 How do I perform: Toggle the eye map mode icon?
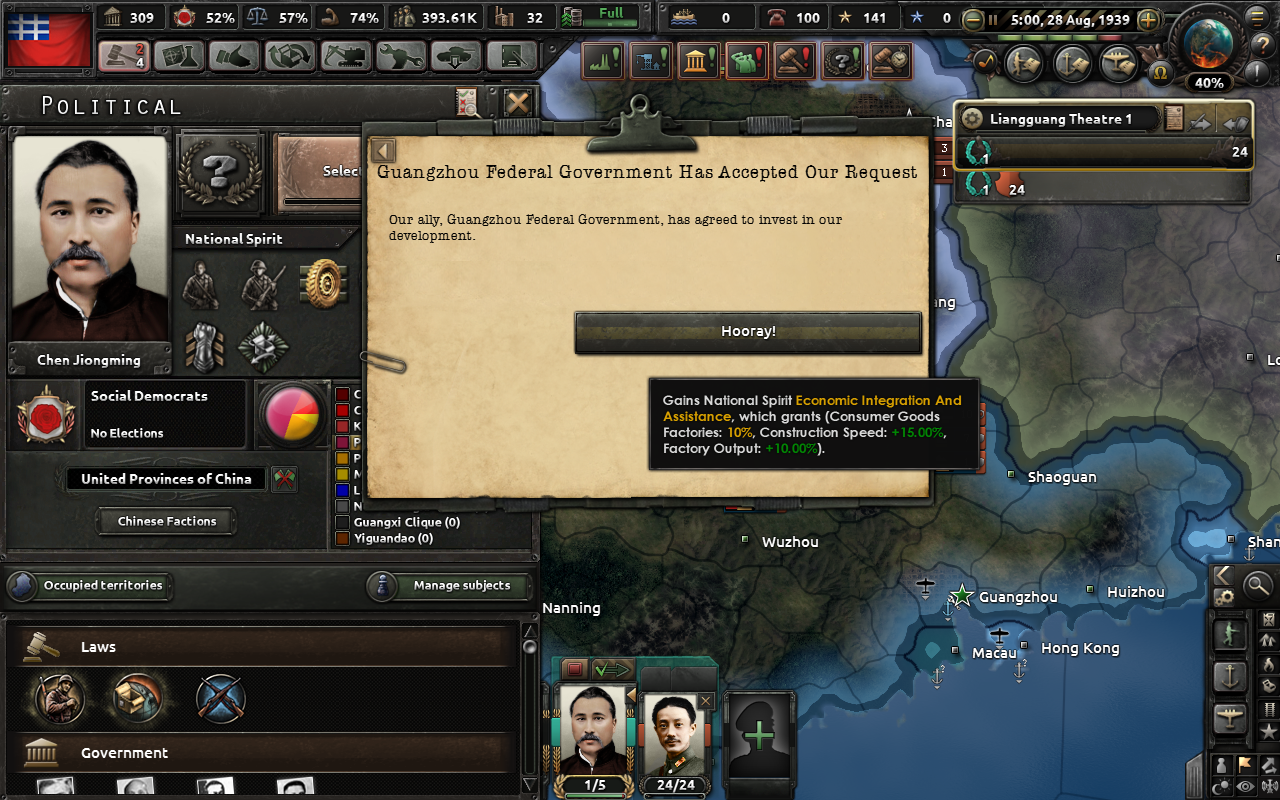click(x=1245, y=786)
